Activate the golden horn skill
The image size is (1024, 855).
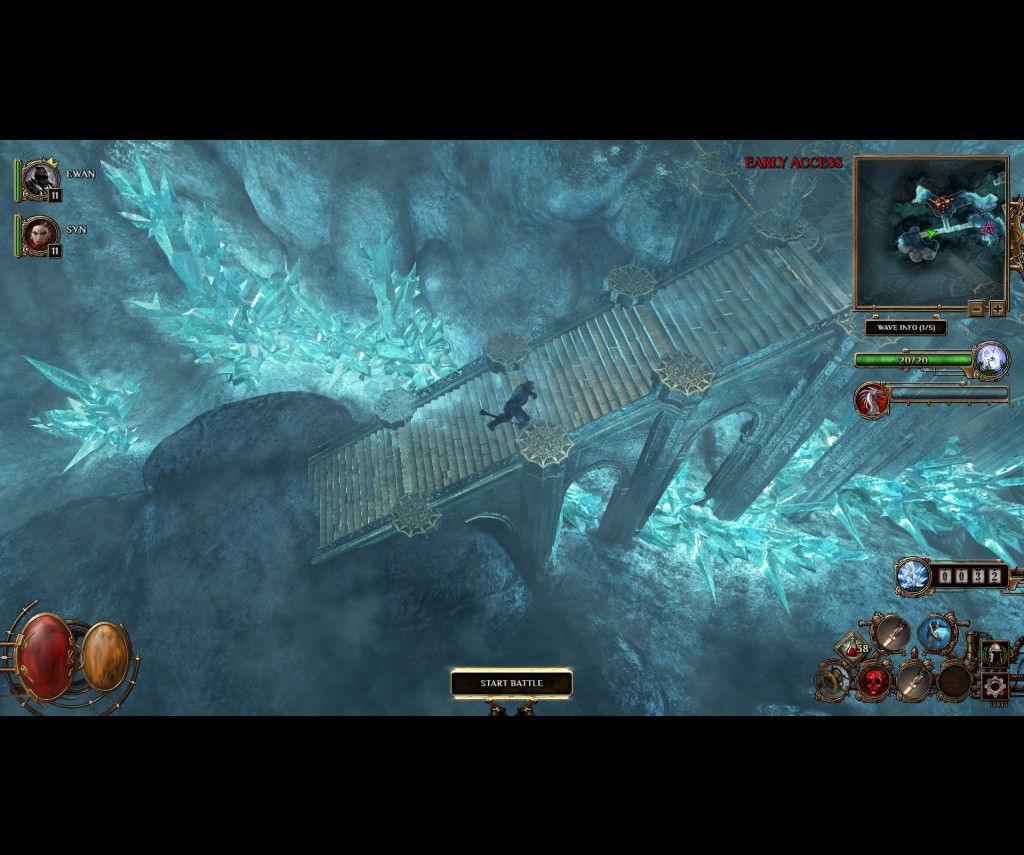pyautogui.click(x=832, y=681)
